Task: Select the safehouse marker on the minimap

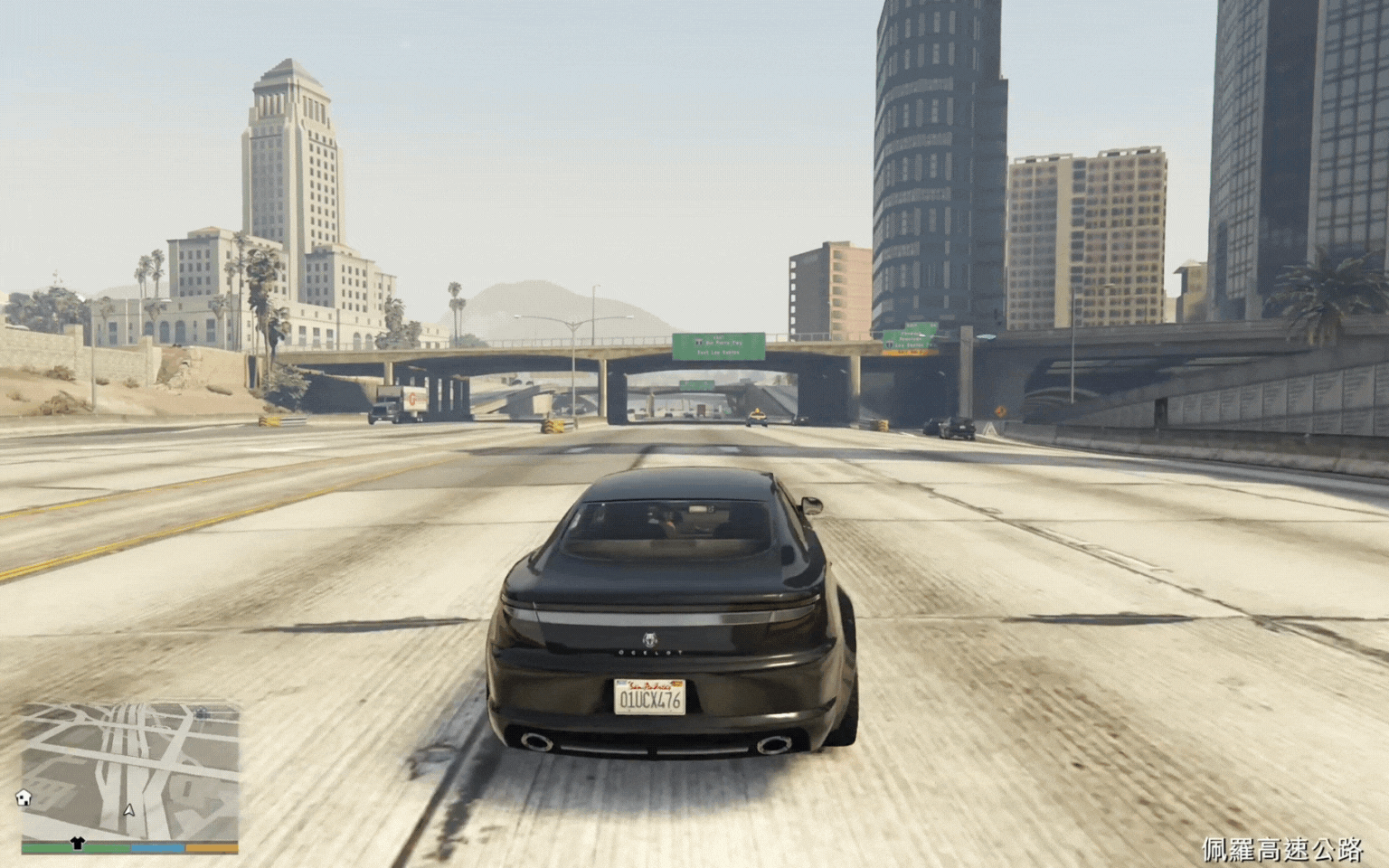Action: pos(24,797)
